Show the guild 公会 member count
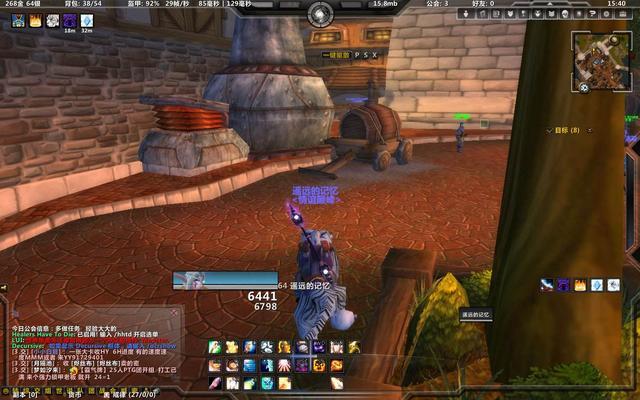The image size is (640, 400). [437, 4]
